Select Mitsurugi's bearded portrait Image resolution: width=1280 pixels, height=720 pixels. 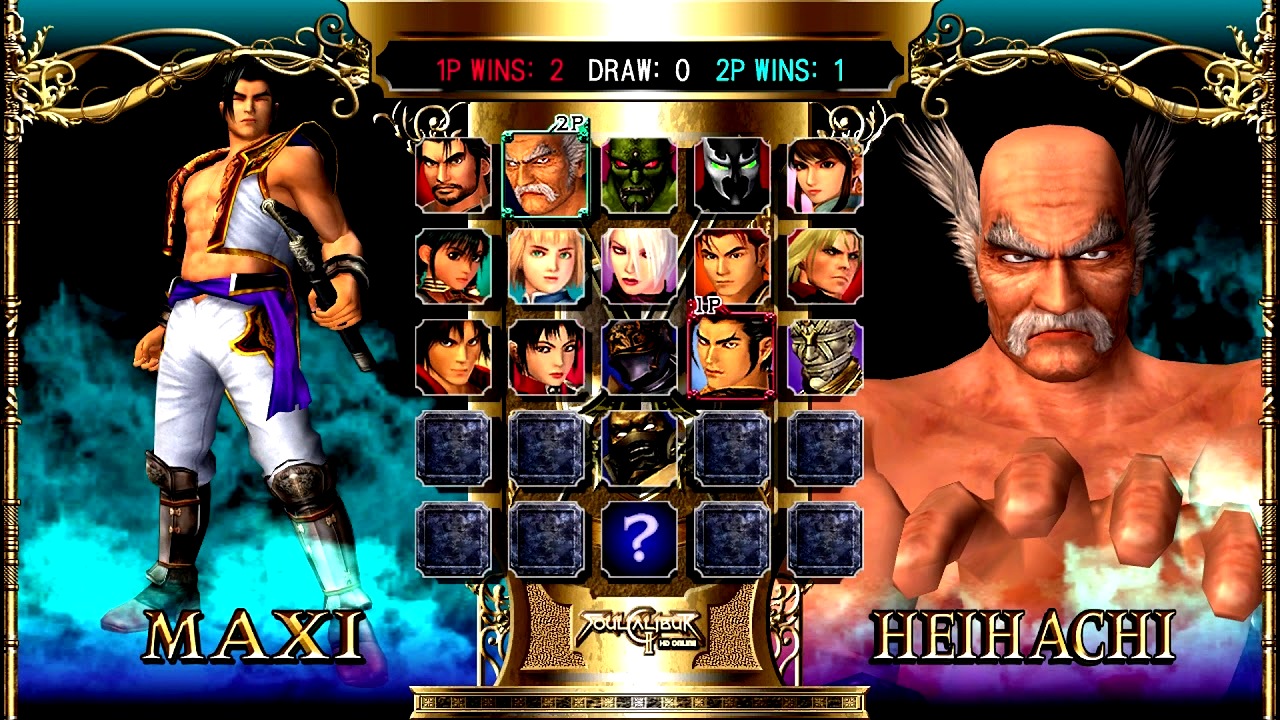tap(453, 176)
